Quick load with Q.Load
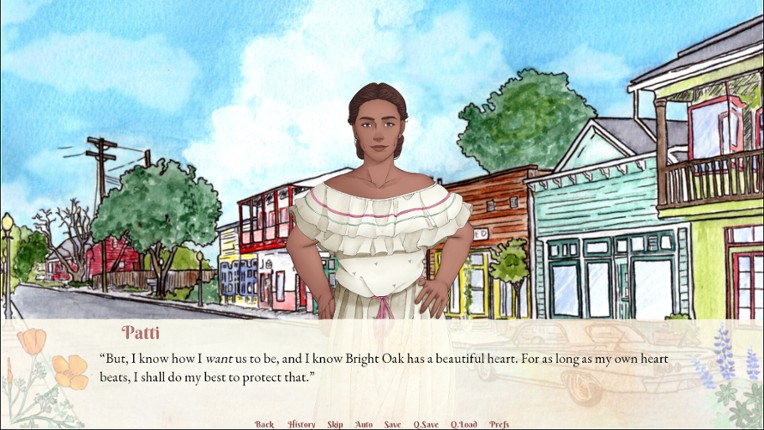 pos(463,424)
